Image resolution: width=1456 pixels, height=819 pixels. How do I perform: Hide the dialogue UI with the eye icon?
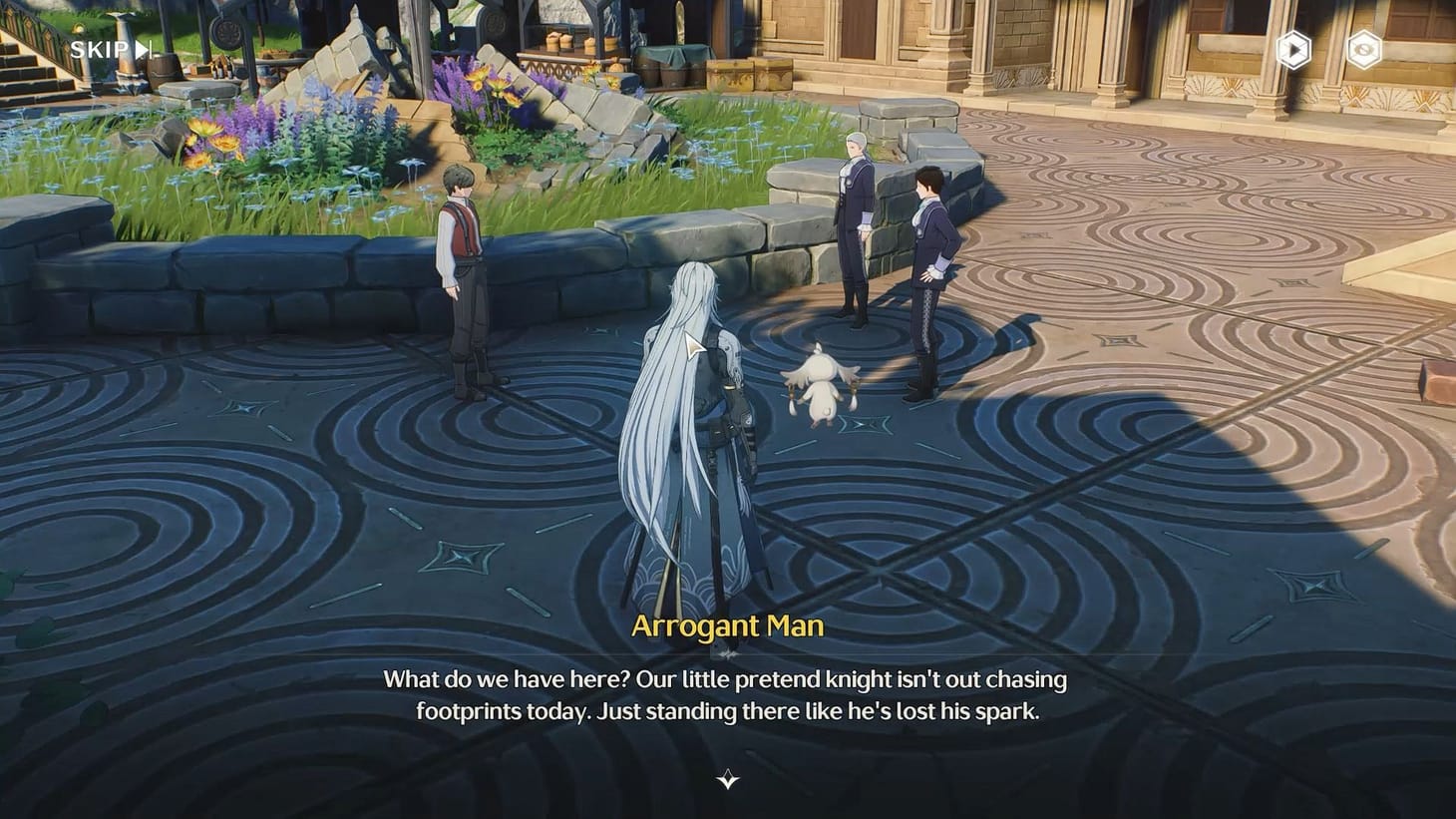(x=1364, y=51)
